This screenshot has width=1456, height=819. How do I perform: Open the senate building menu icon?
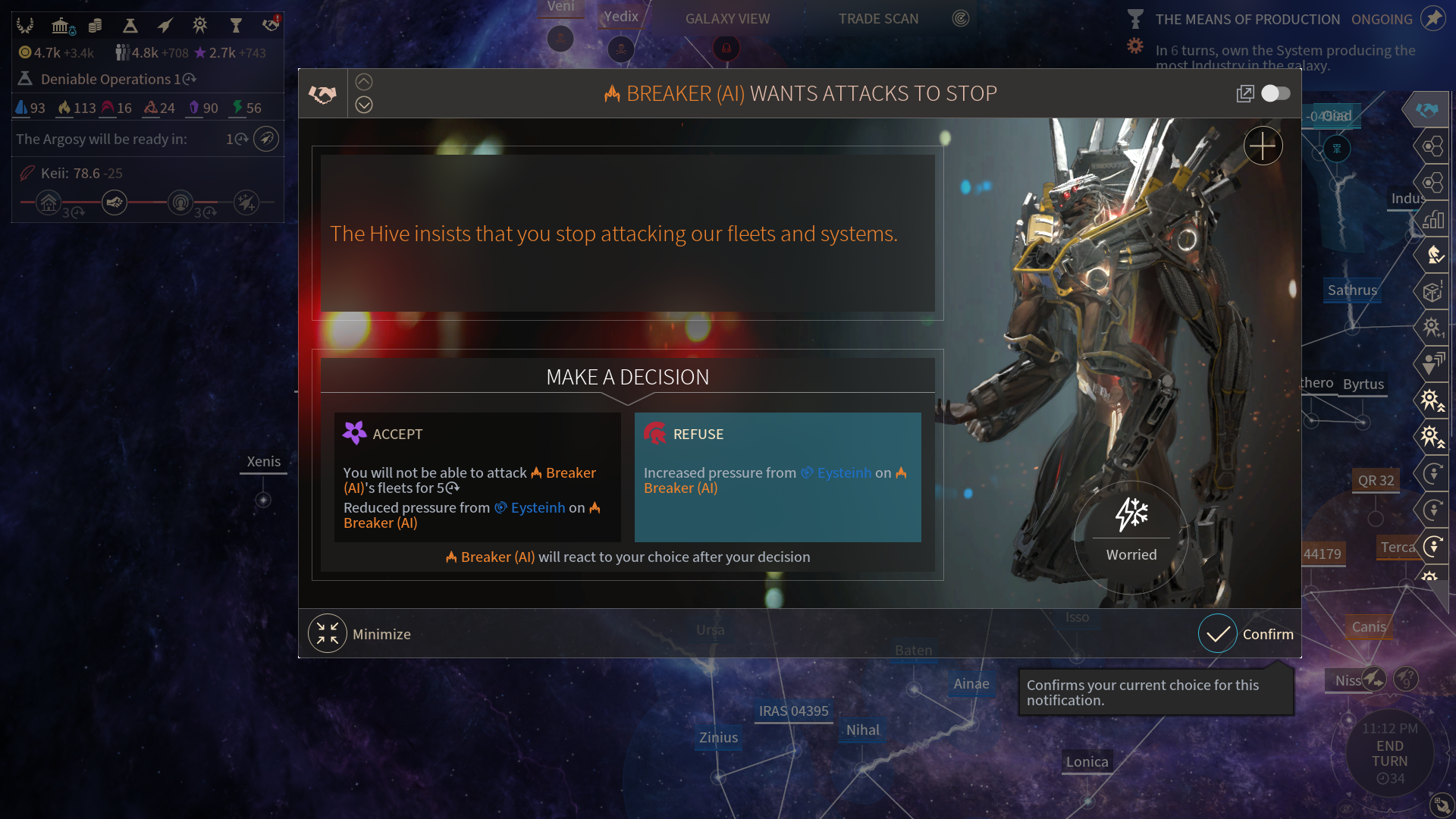point(61,26)
